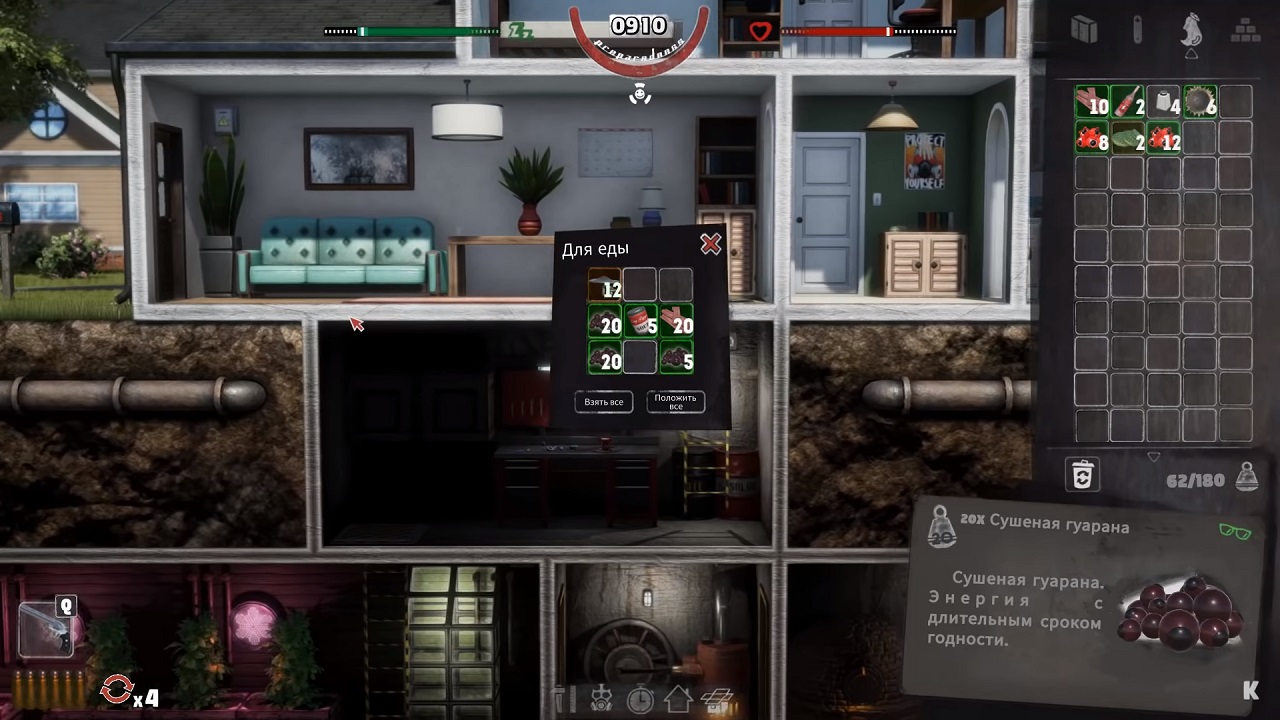Select the bacon stack of 10 in inventory
The height and width of the screenshot is (720, 1280).
[1091, 102]
